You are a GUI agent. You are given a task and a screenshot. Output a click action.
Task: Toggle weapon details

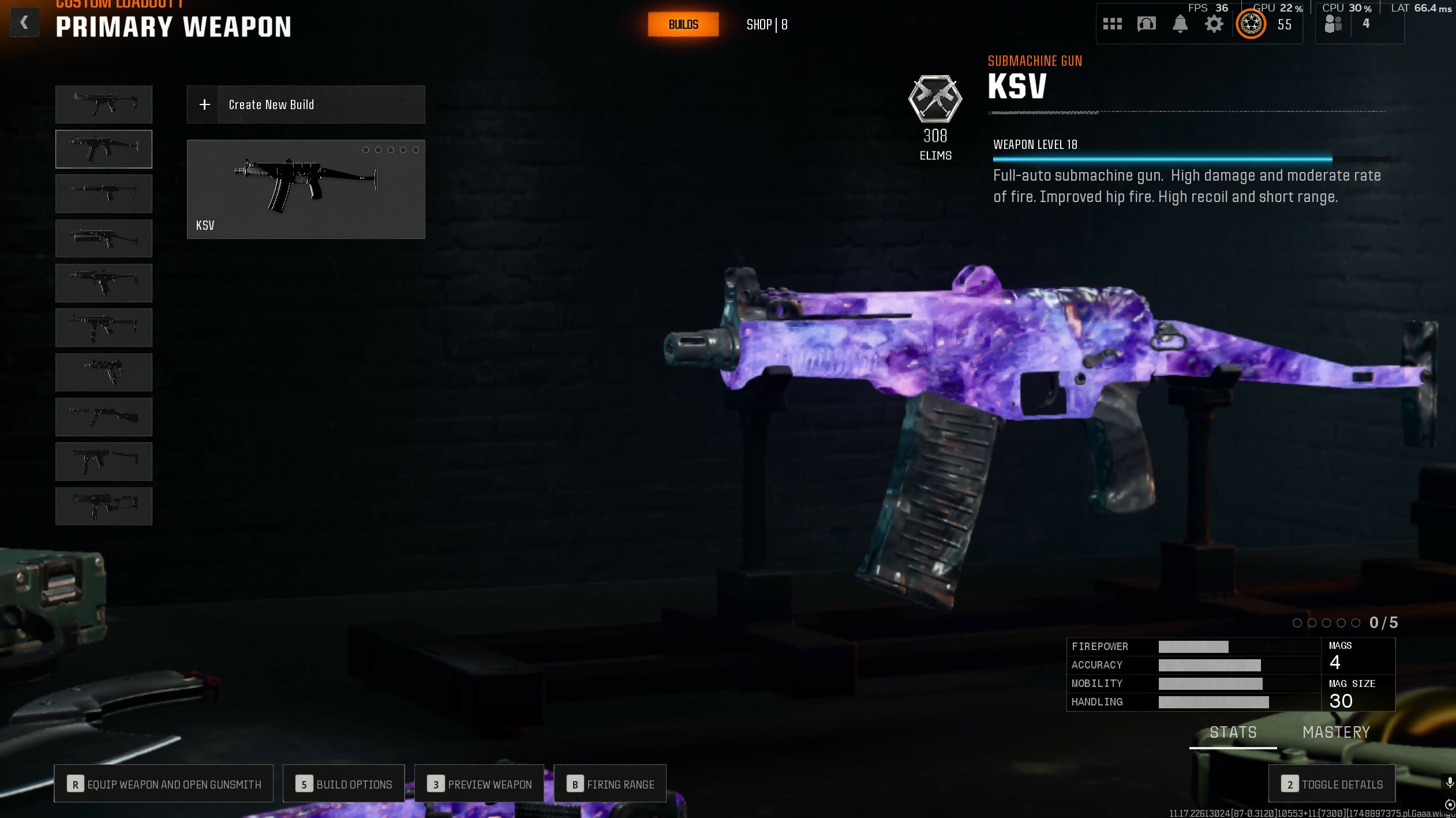1332,784
